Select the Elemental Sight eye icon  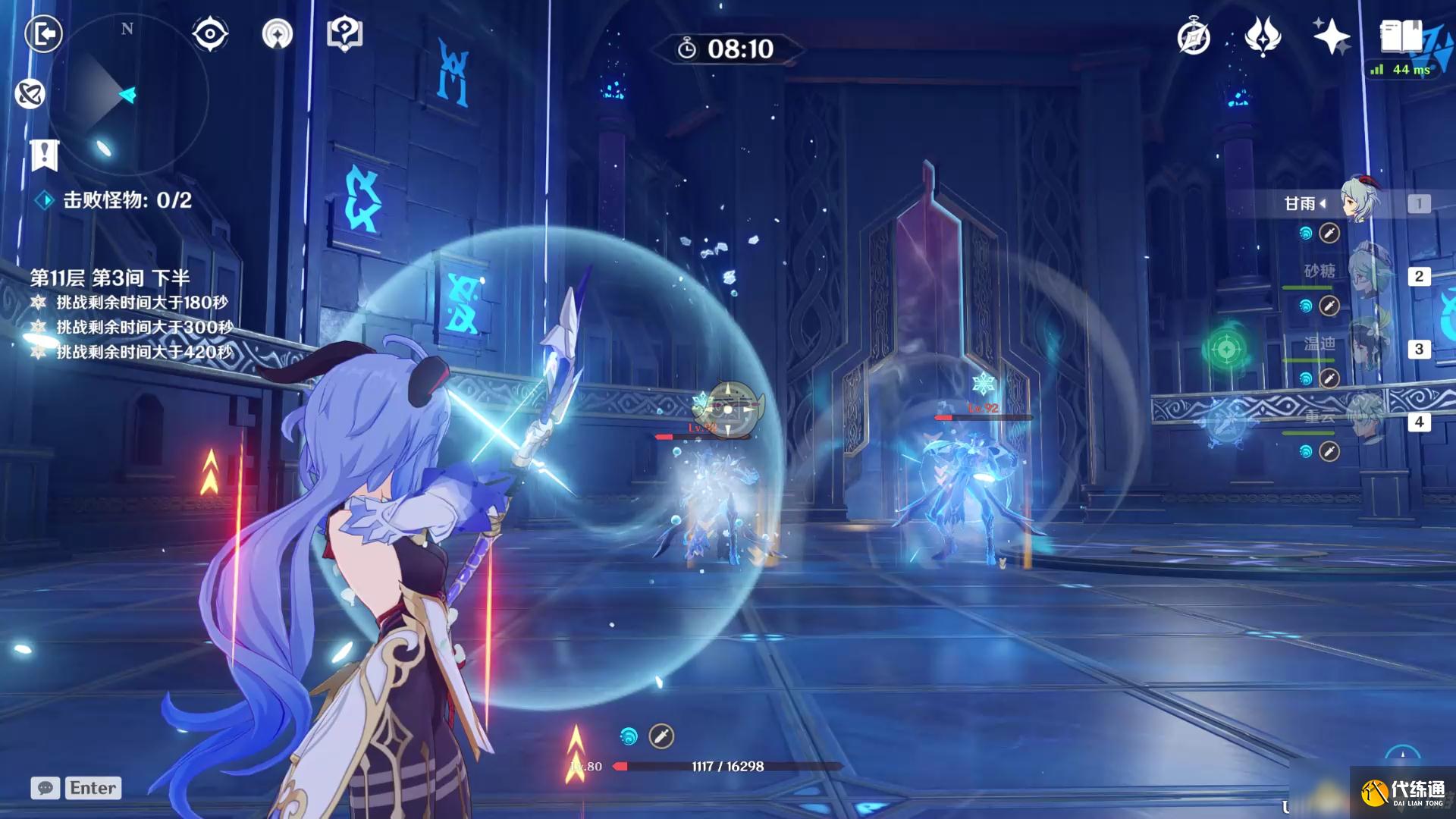209,33
